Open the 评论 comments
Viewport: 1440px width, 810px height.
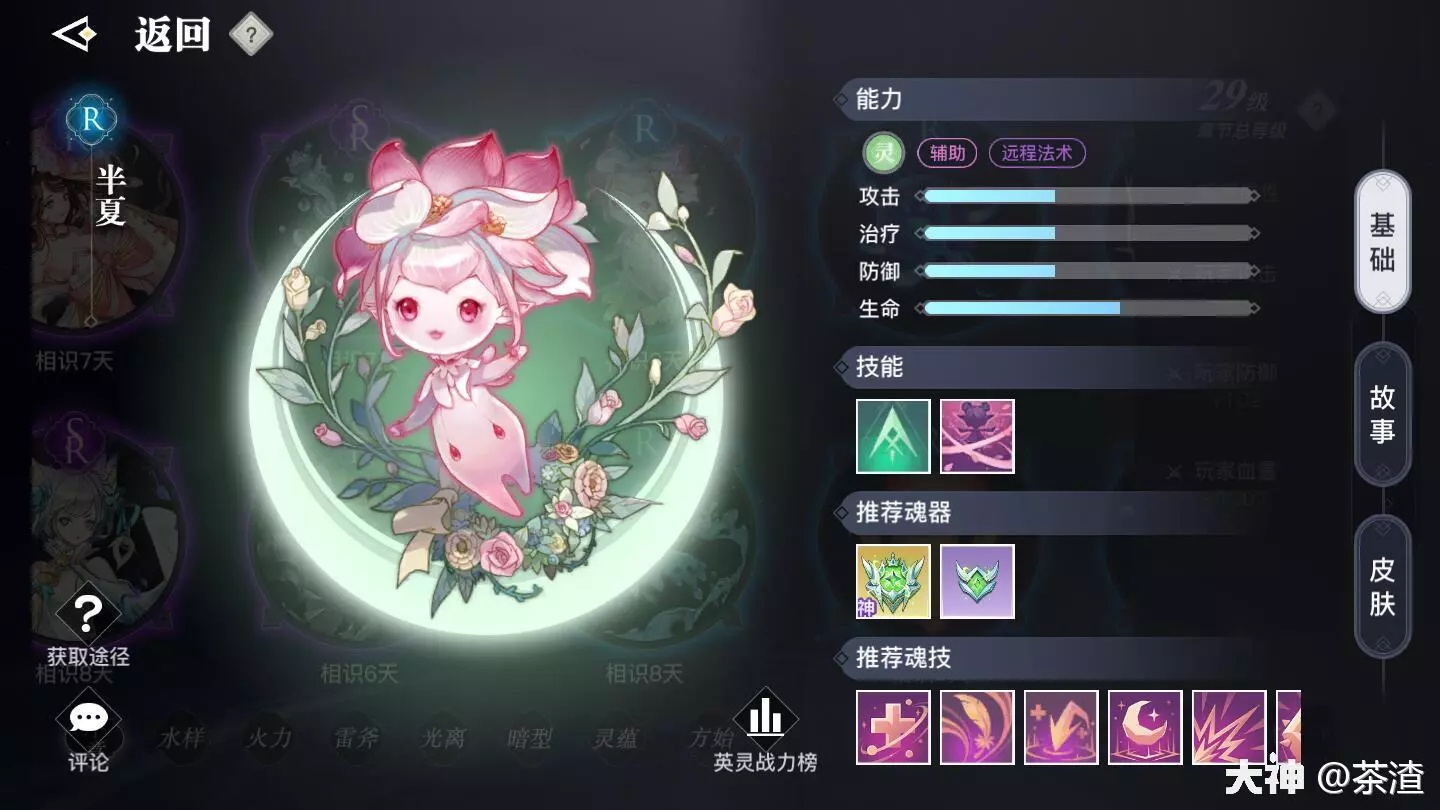click(88, 733)
